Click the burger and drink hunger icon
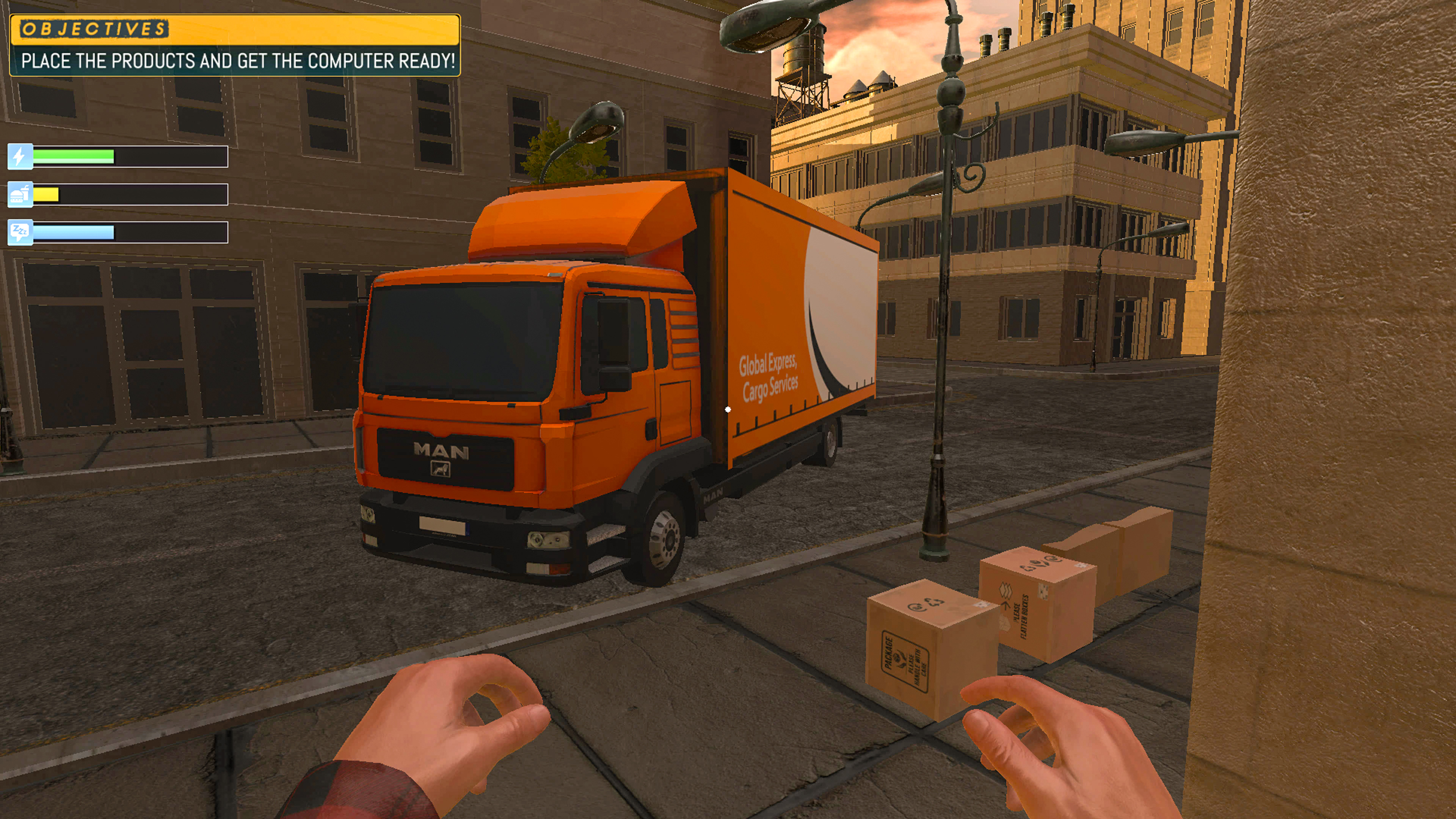Viewport: 1456px width, 819px height. coord(20,195)
